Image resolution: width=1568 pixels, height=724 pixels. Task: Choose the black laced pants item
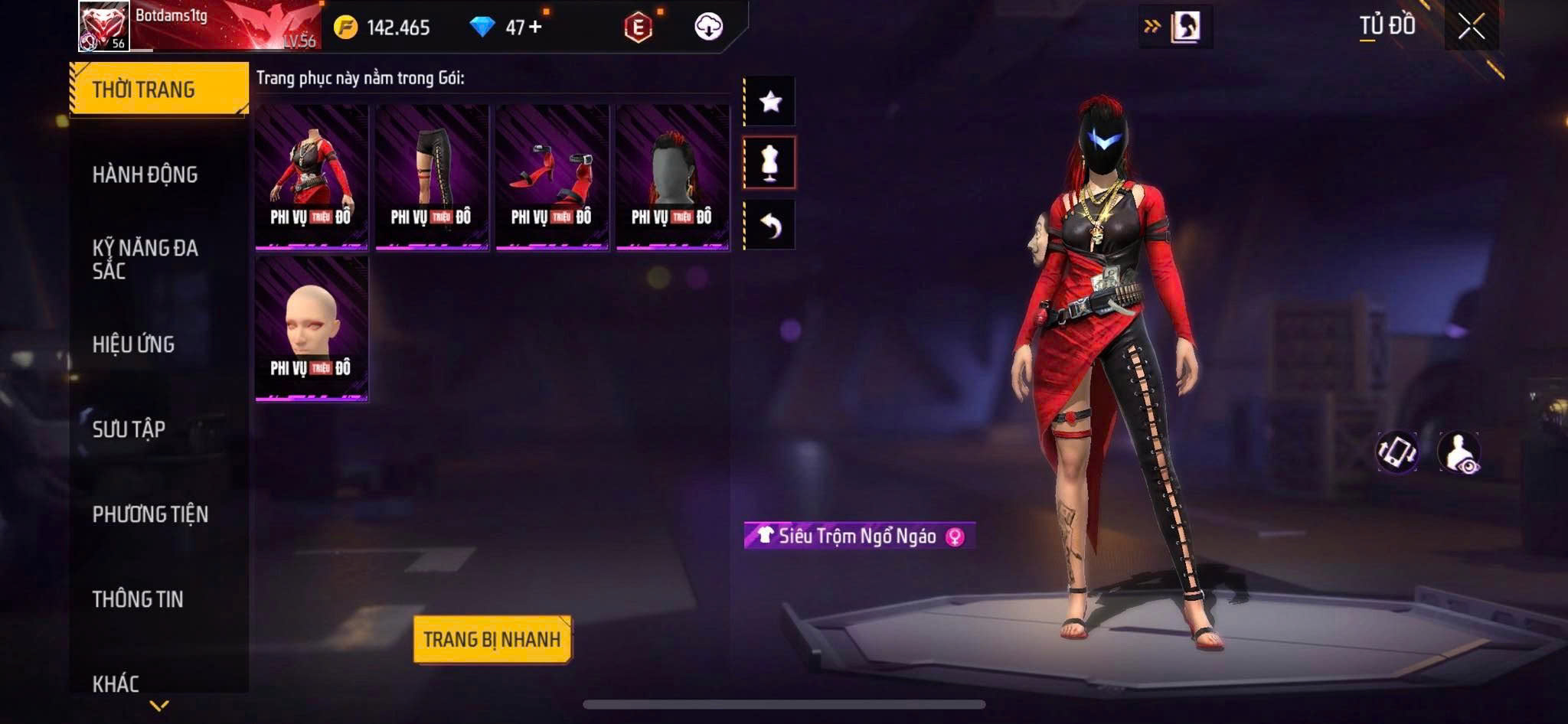click(432, 177)
